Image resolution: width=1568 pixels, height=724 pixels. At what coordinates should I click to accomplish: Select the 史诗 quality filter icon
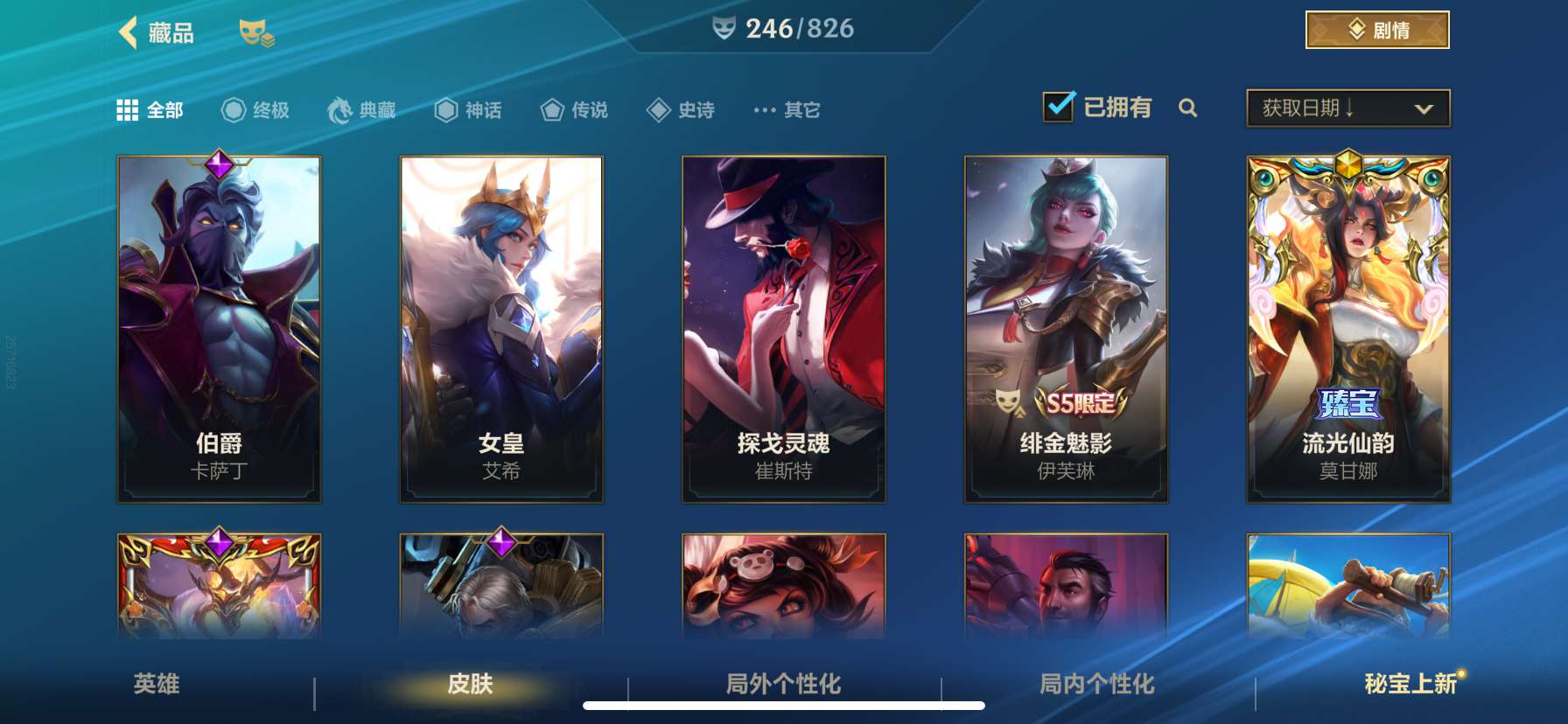pyautogui.click(x=657, y=110)
